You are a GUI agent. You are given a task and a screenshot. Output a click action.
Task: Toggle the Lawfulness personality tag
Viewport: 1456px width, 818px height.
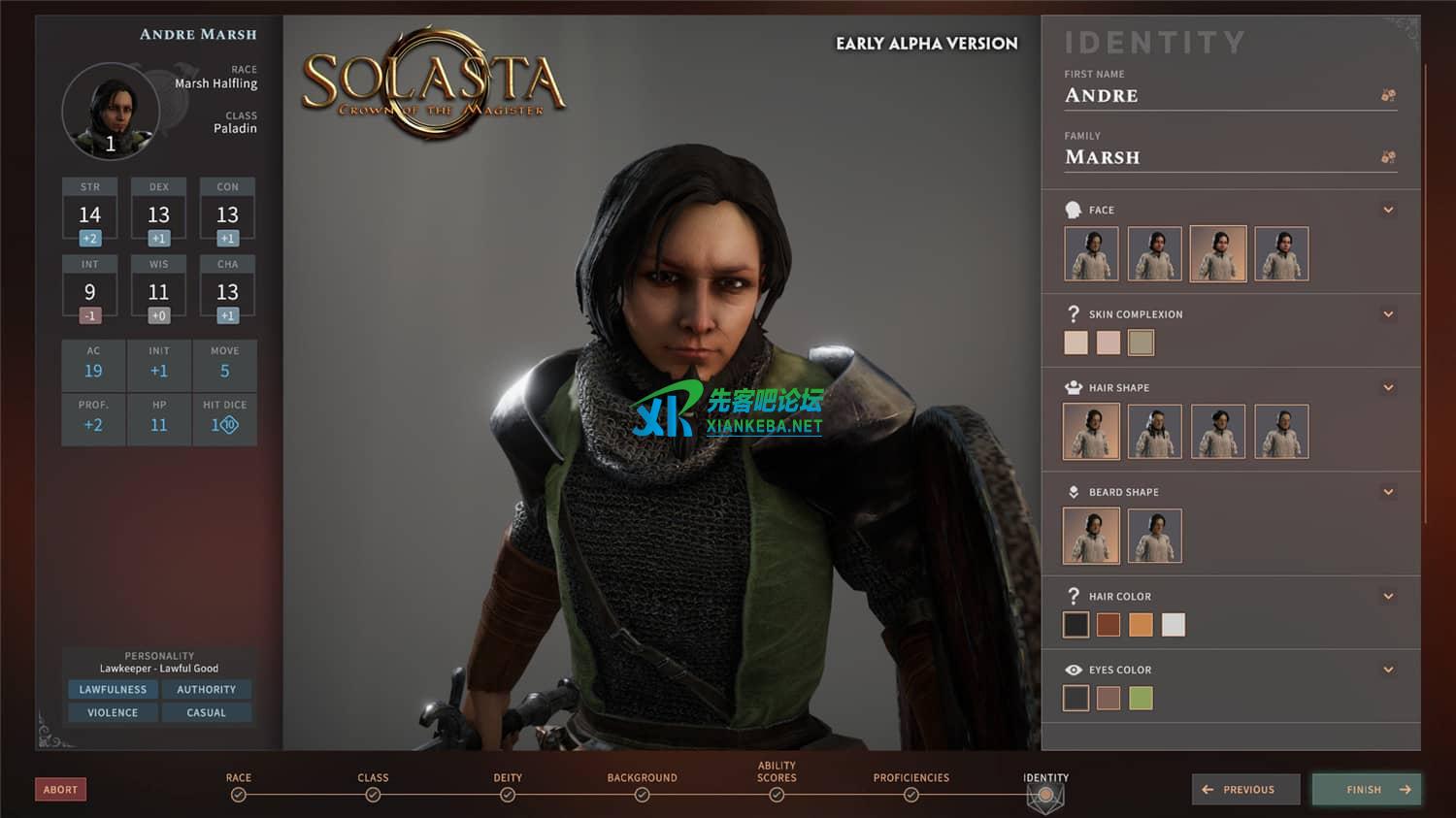113,689
